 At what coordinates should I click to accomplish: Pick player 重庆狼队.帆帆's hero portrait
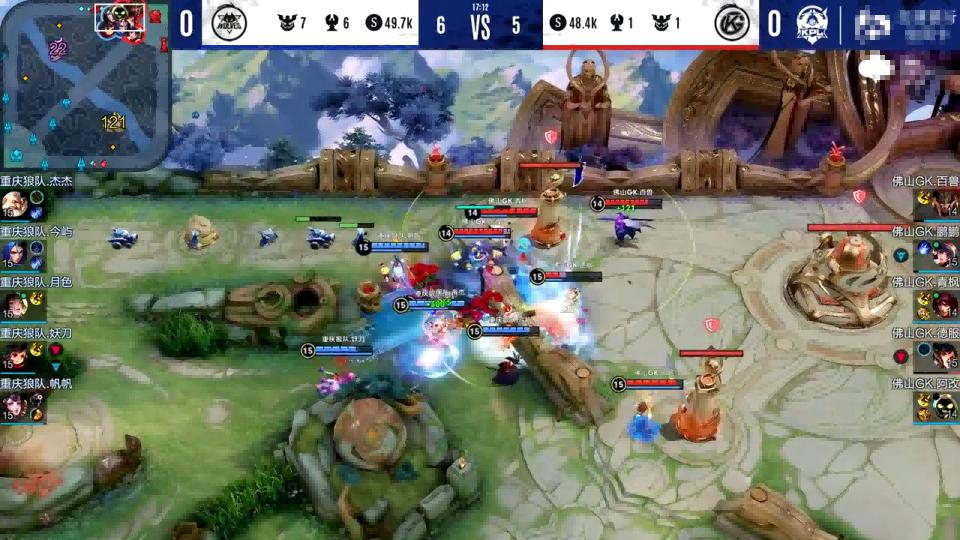point(13,405)
